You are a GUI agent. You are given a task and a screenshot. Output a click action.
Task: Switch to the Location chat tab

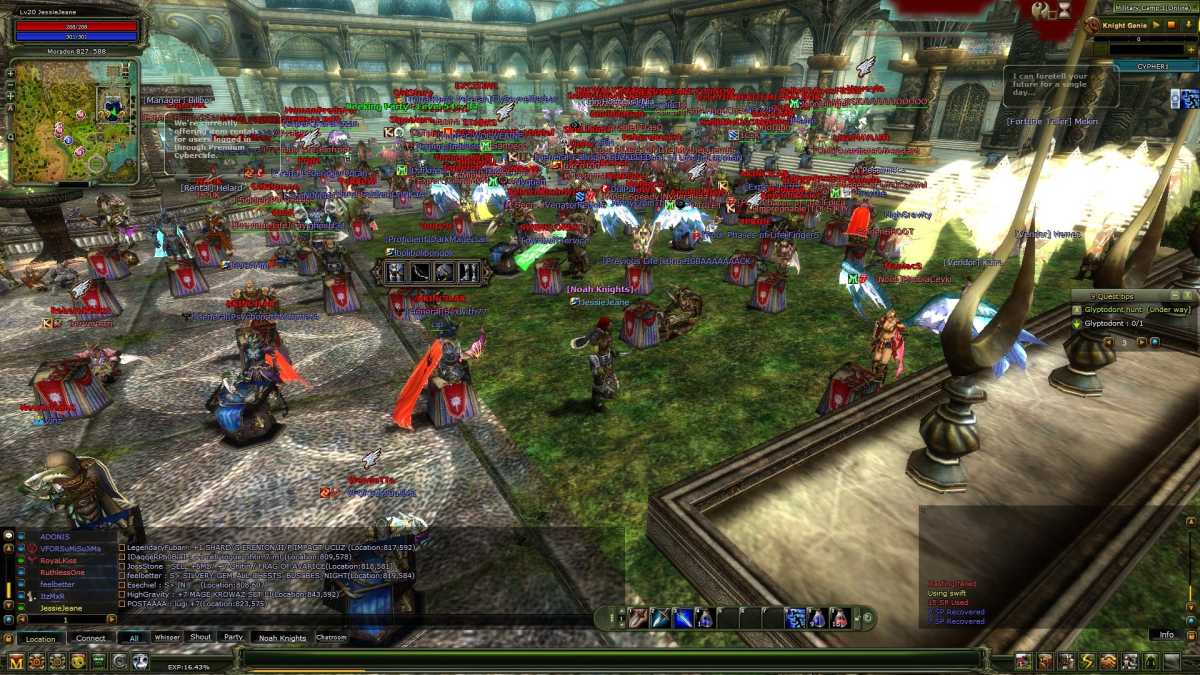point(40,638)
